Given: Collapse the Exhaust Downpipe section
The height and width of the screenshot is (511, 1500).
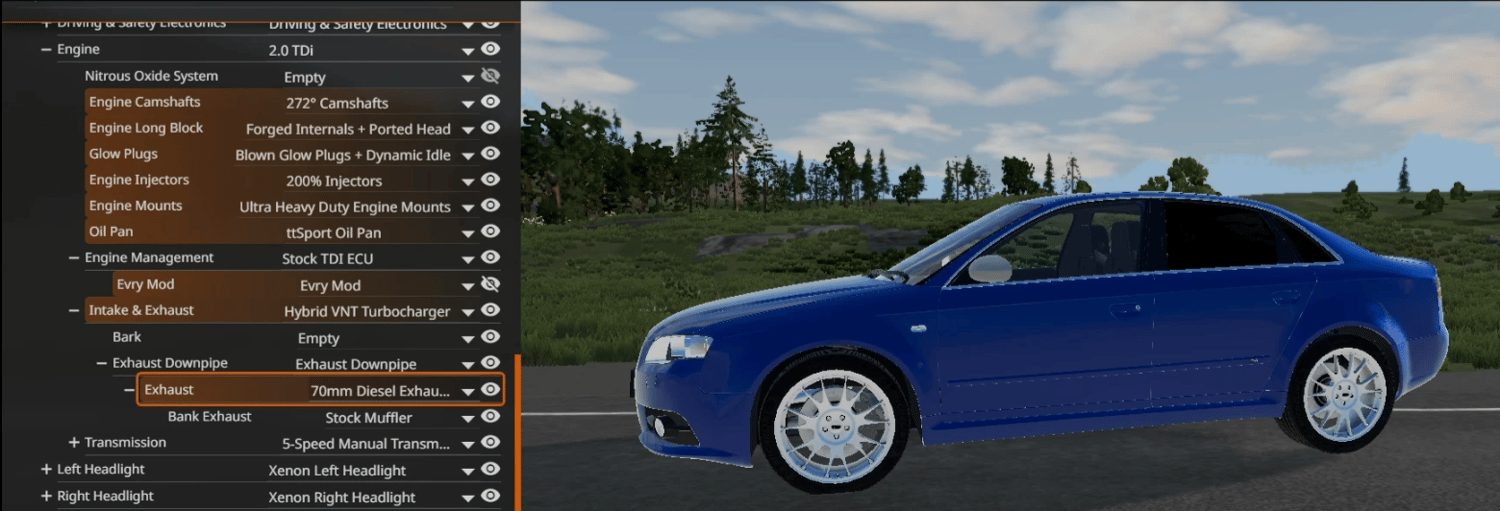Looking at the screenshot, I should [x=102, y=363].
